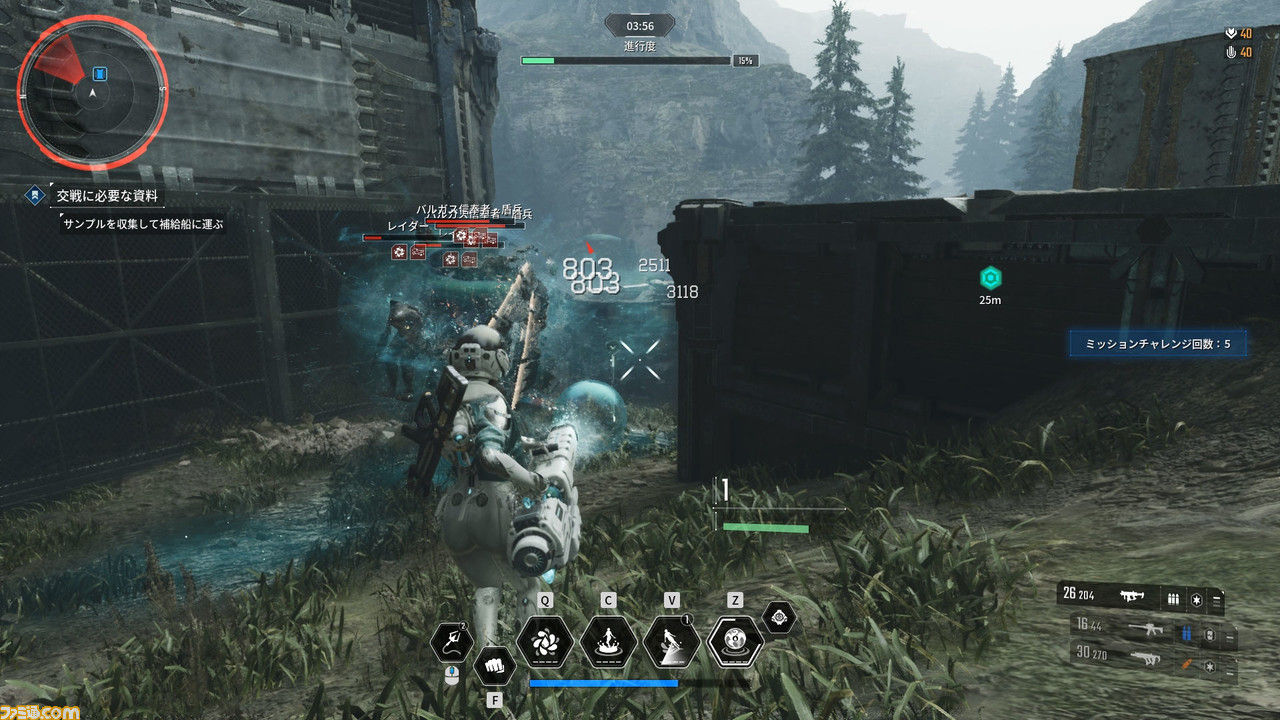Open the mission objective tracker entry
1280x720 pixels.
(110, 197)
